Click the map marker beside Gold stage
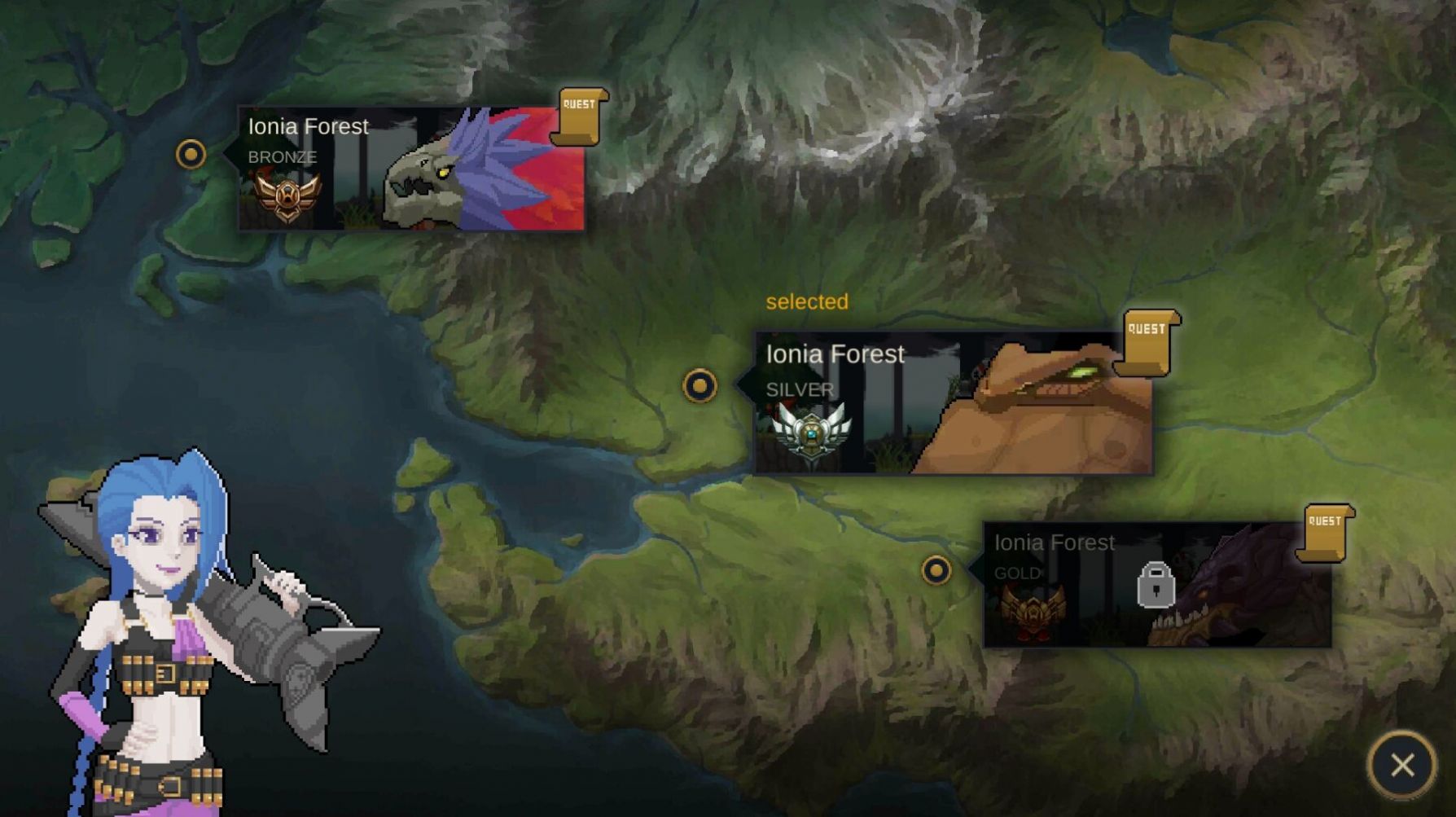Viewport: 1456px width, 817px height. 936,570
